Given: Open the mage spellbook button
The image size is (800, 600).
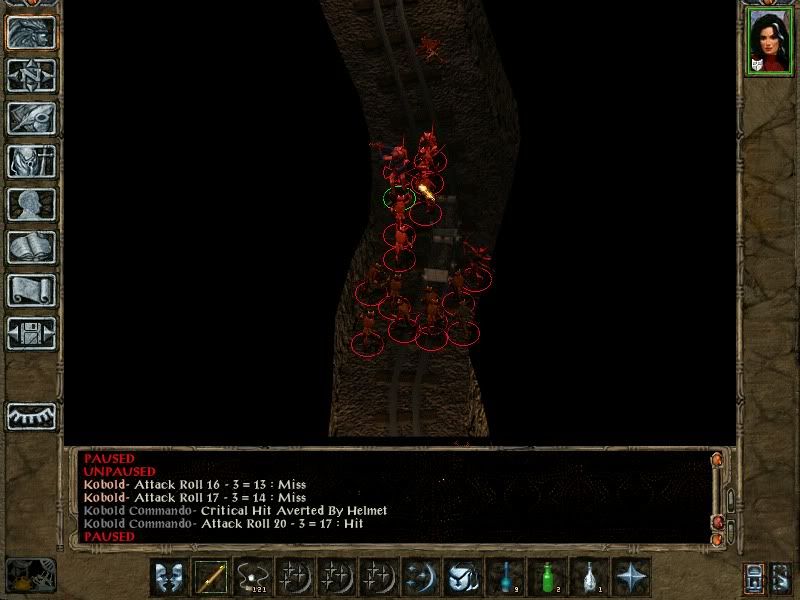Looking at the screenshot, I should (x=31, y=247).
